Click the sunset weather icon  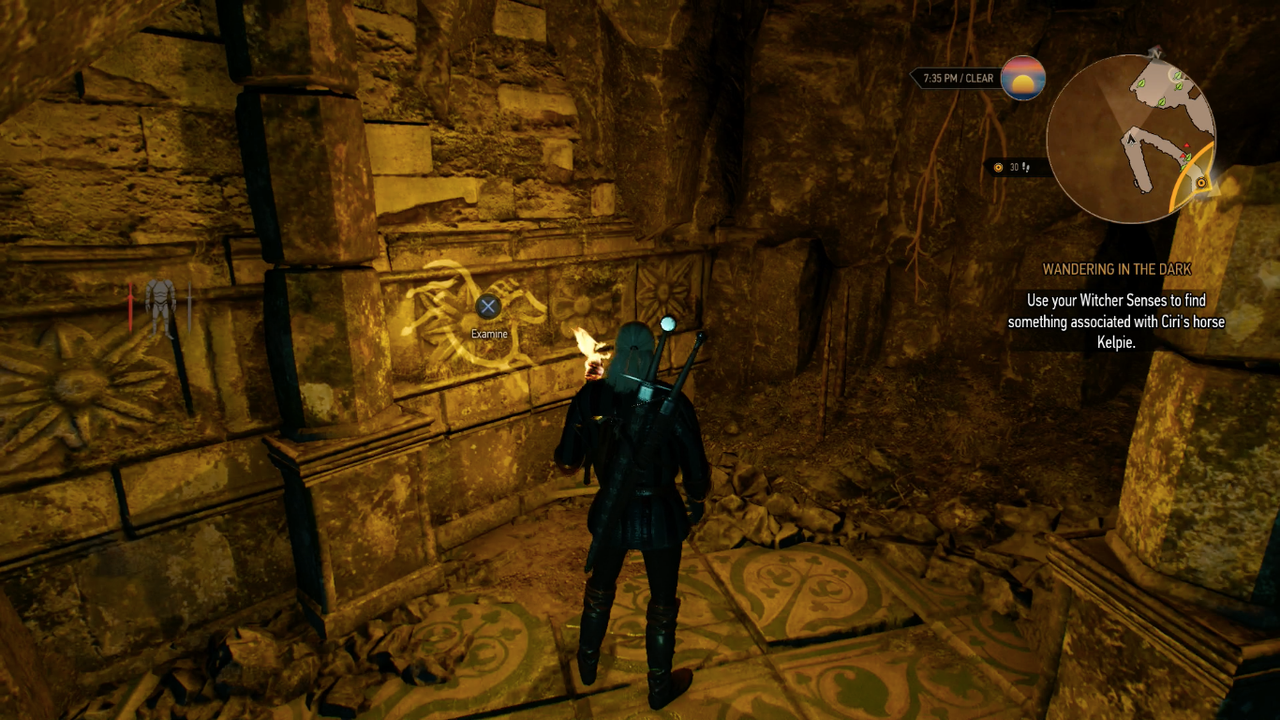(x=1021, y=78)
